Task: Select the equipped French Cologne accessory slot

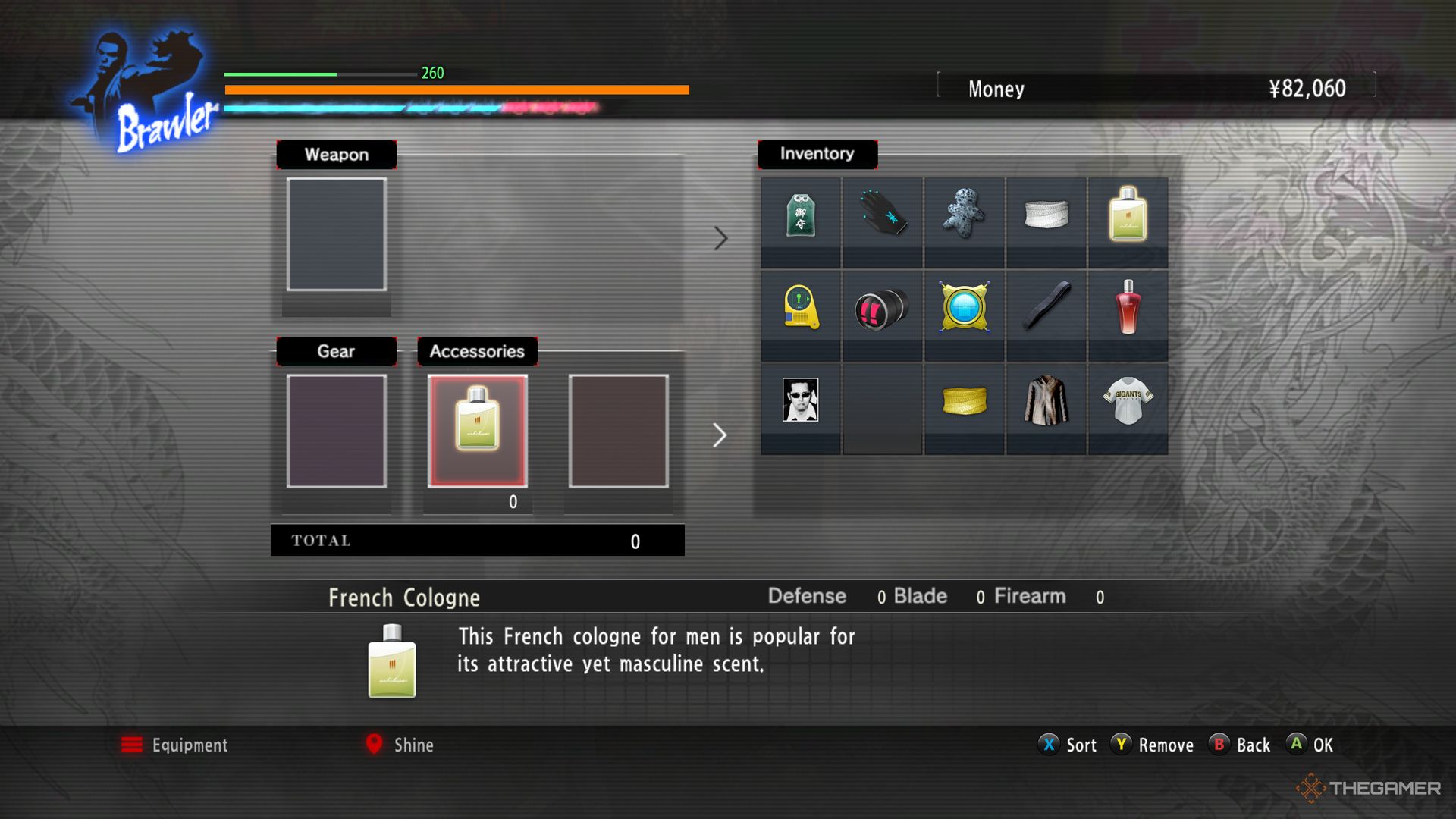Action: [477, 430]
